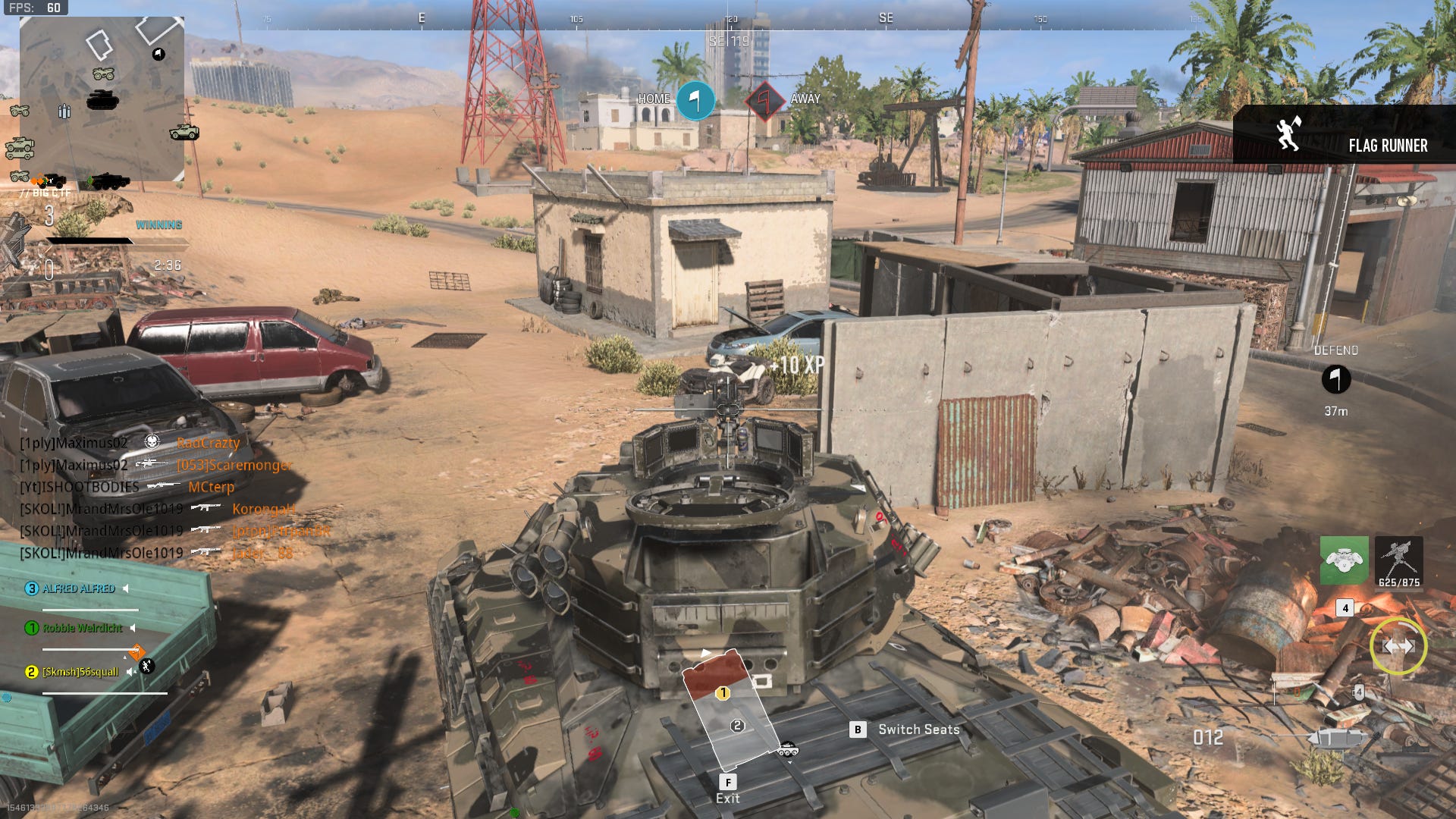The image size is (1456, 819).
Task: Click the Flag Runner notification banner
Action: tap(1344, 135)
